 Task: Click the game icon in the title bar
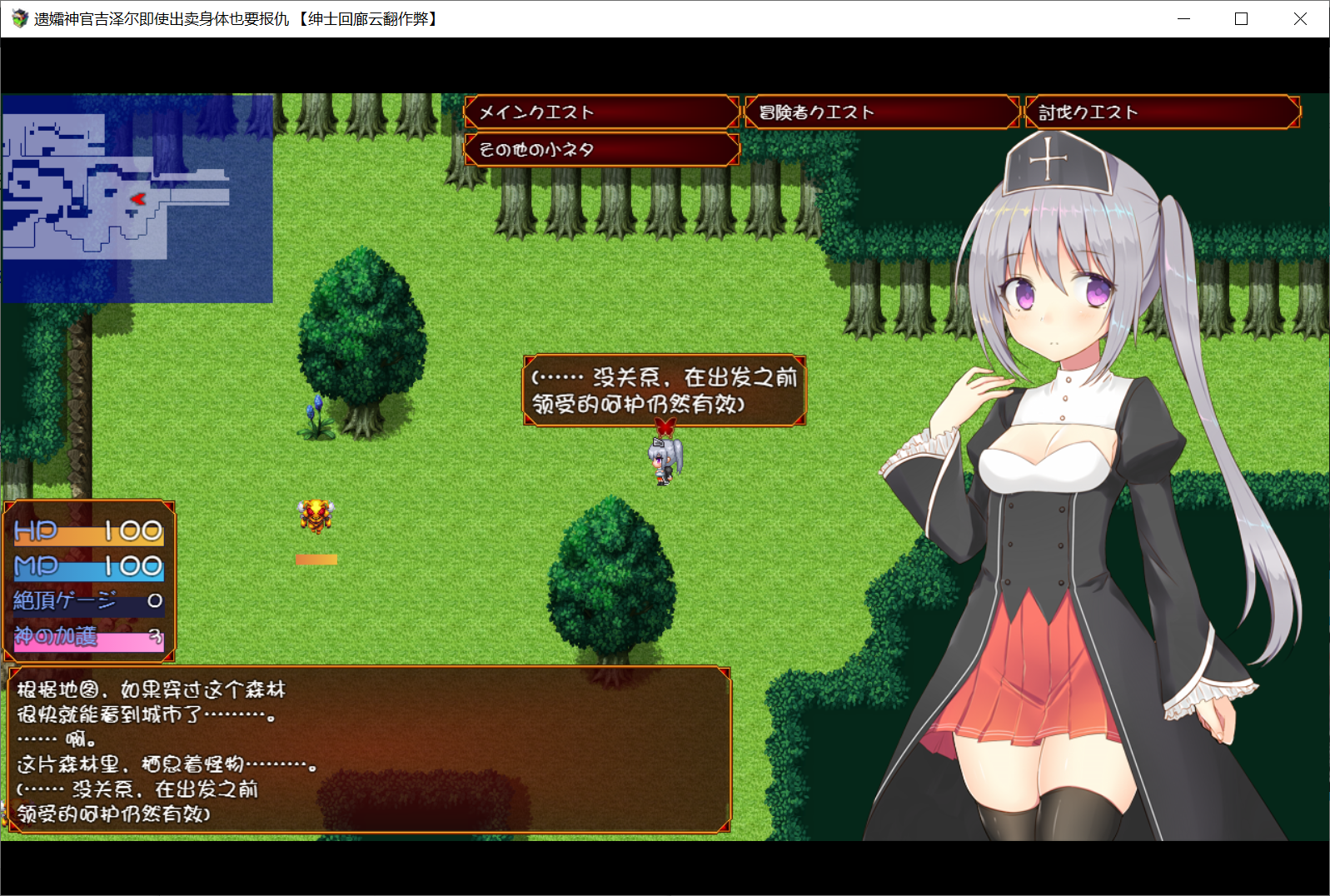(17, 17)
